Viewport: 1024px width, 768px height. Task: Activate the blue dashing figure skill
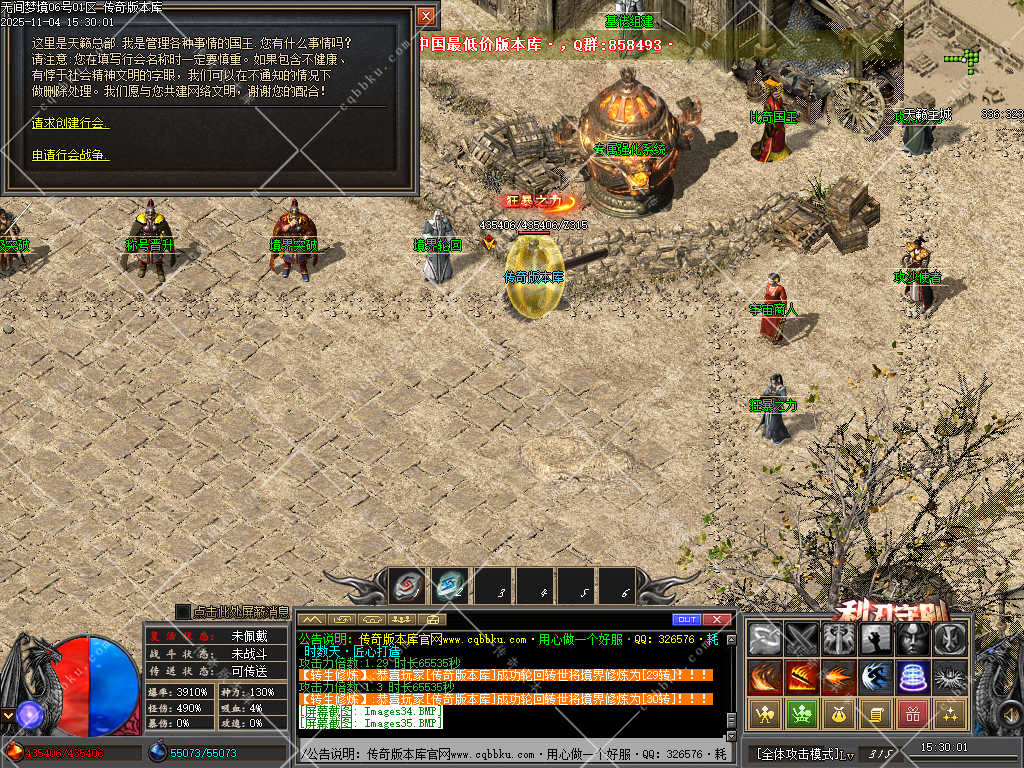(875, 677)
